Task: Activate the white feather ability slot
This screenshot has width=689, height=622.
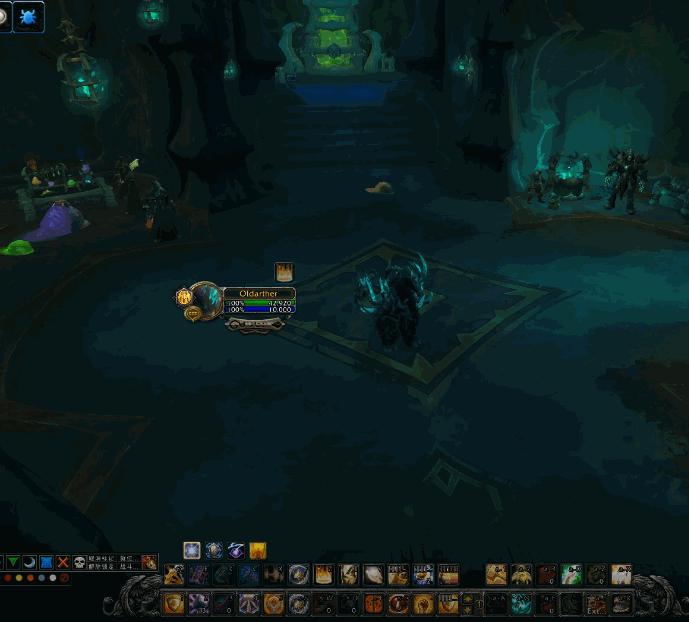Action: pos(372,574)
